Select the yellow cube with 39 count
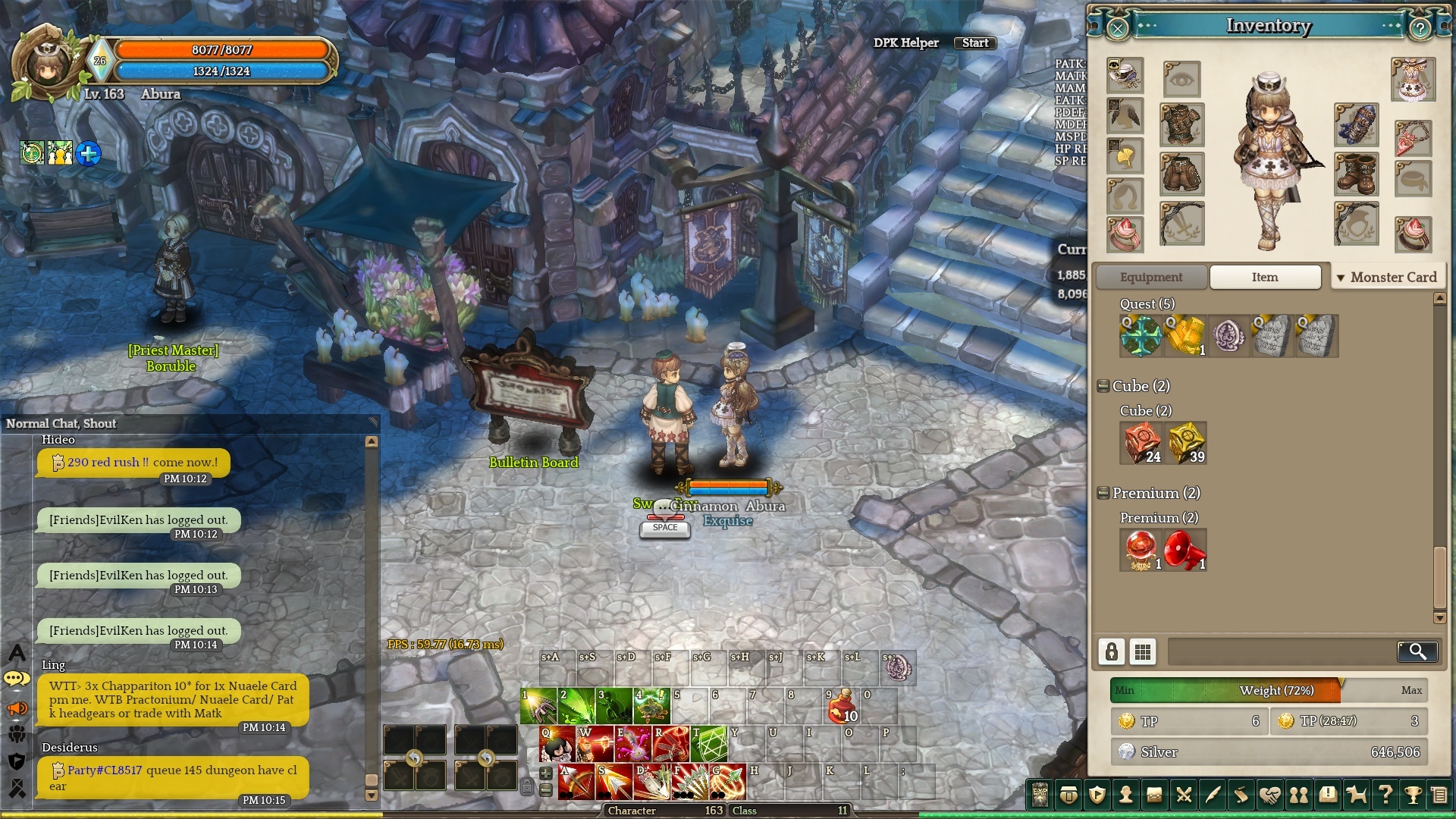Viewport: 1456px width, 819px height. click(x=1186, y=442)
